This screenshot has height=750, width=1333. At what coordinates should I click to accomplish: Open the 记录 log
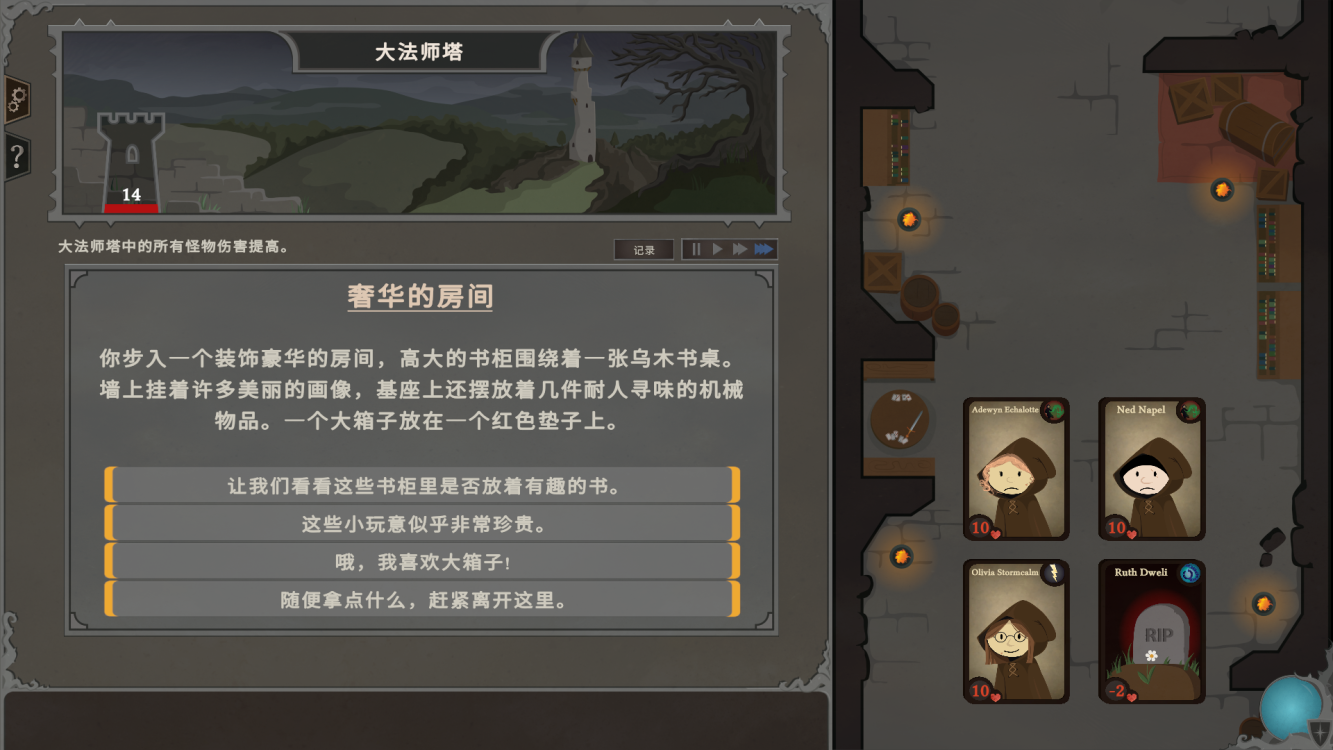[643, 249]
